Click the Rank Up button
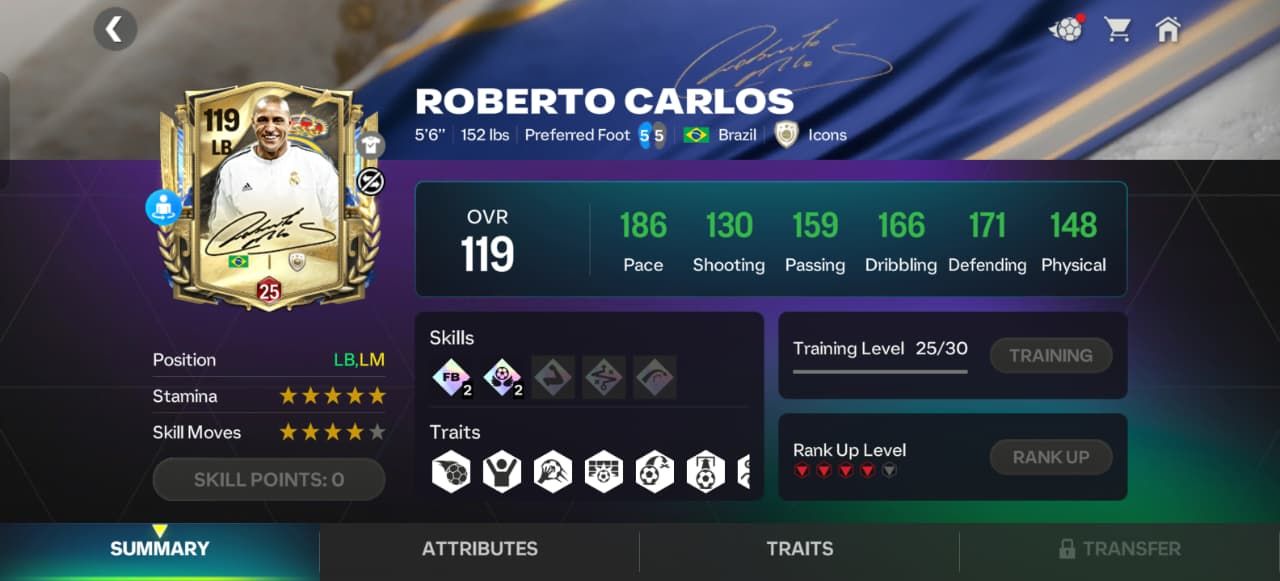Screen dimensions: 1280x581 1050,457
